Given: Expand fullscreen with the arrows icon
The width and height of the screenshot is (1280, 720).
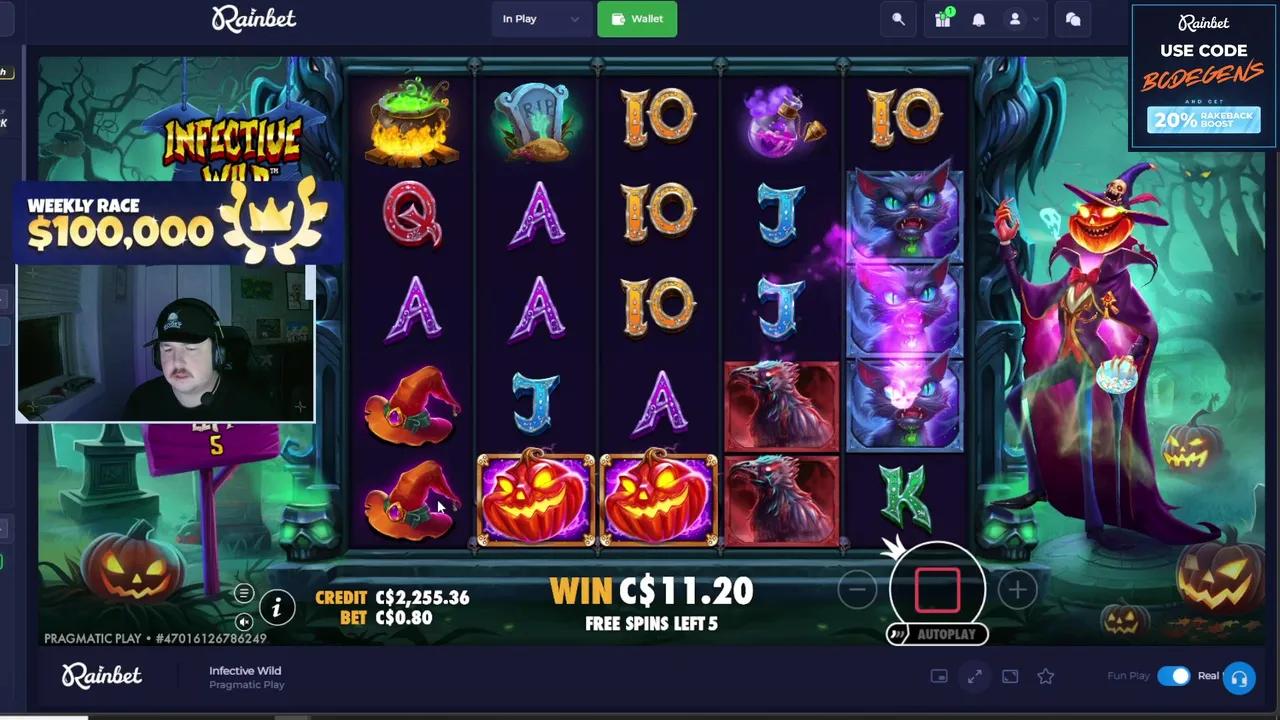Looking at the screenshot, I should point(974,676).
